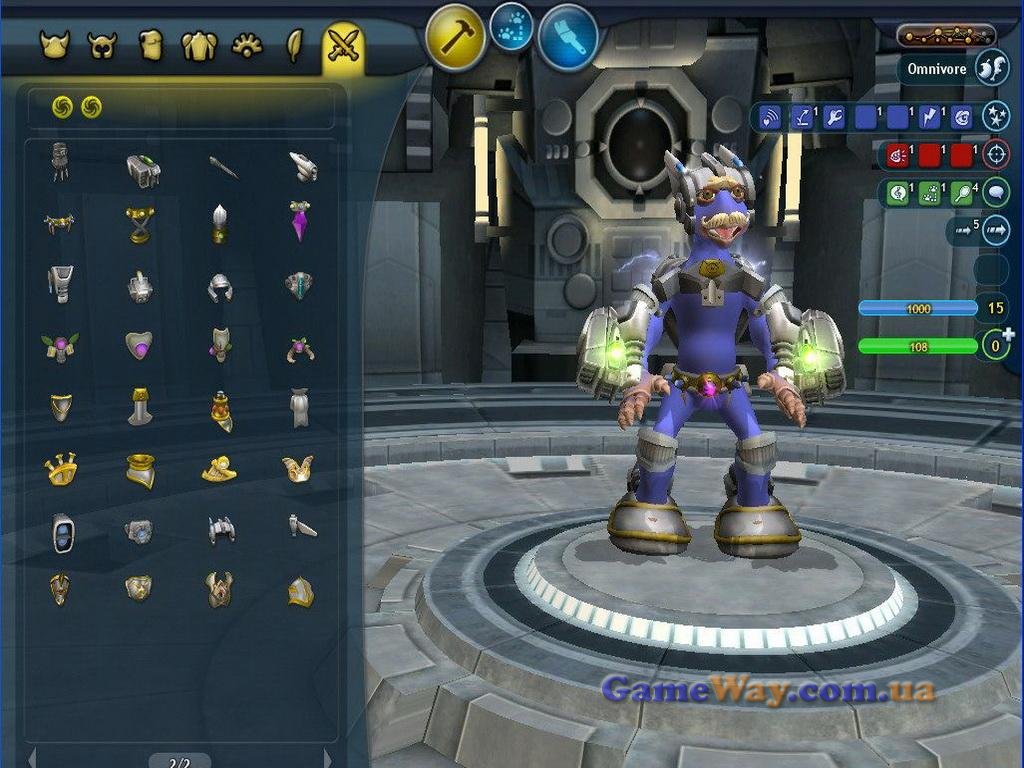Screen dimensions: 1024x768
Task: Open the green speech bubble social abilities
Action: pos(995,192)
